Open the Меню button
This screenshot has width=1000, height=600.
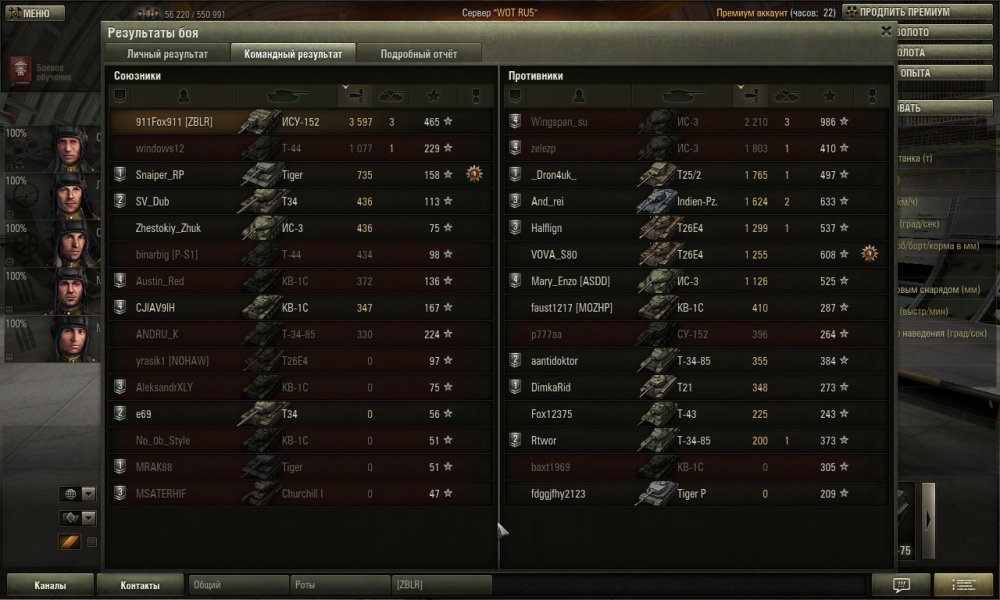(x=35, y=13)
